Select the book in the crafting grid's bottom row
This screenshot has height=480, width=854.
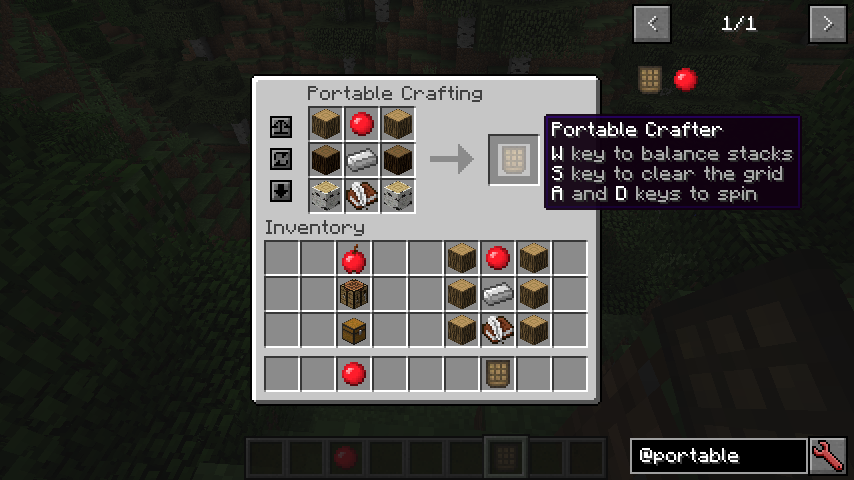click(x=361, y=193)
